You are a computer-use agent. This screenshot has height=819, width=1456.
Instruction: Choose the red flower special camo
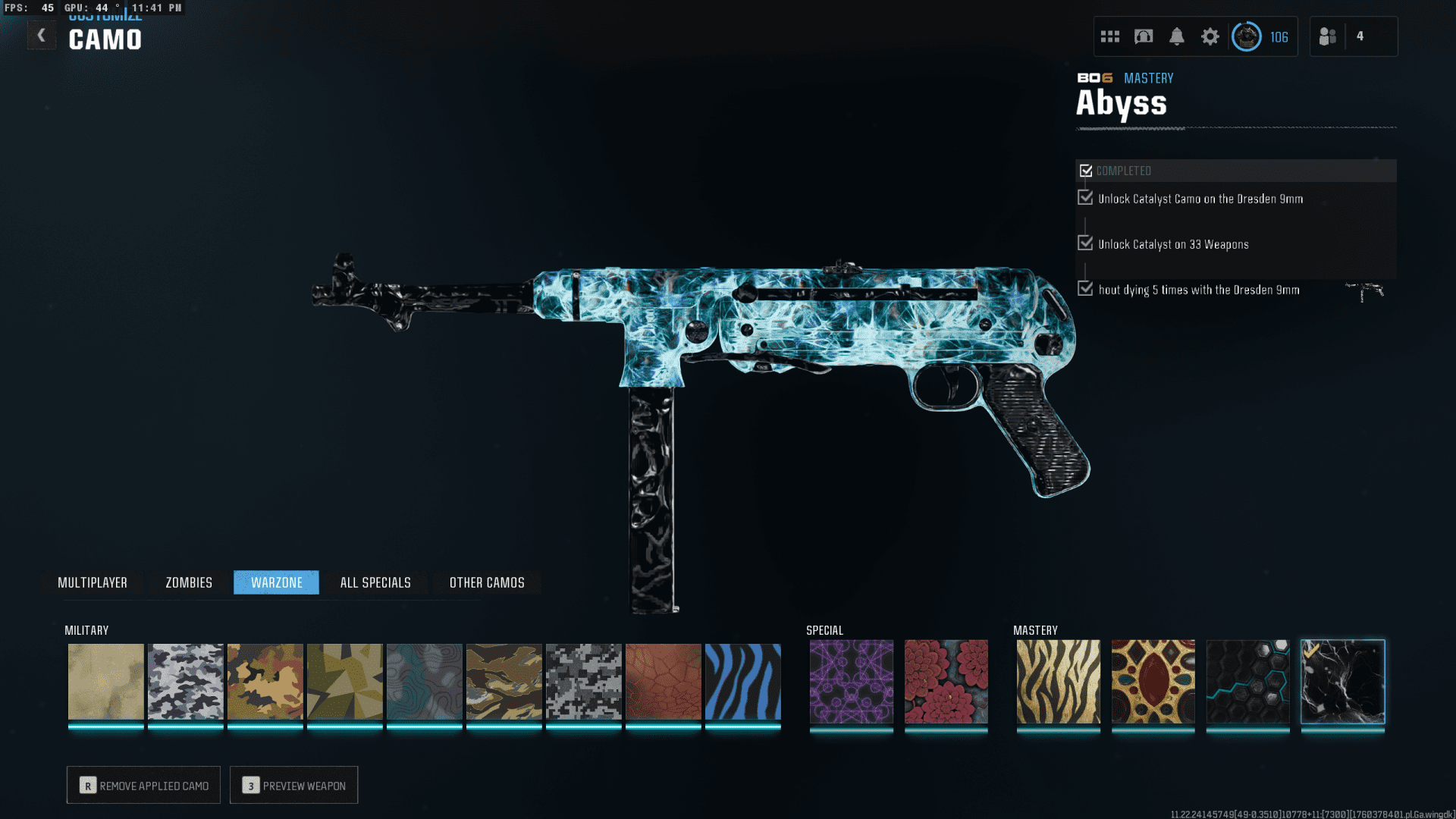[x=946, y=681]
